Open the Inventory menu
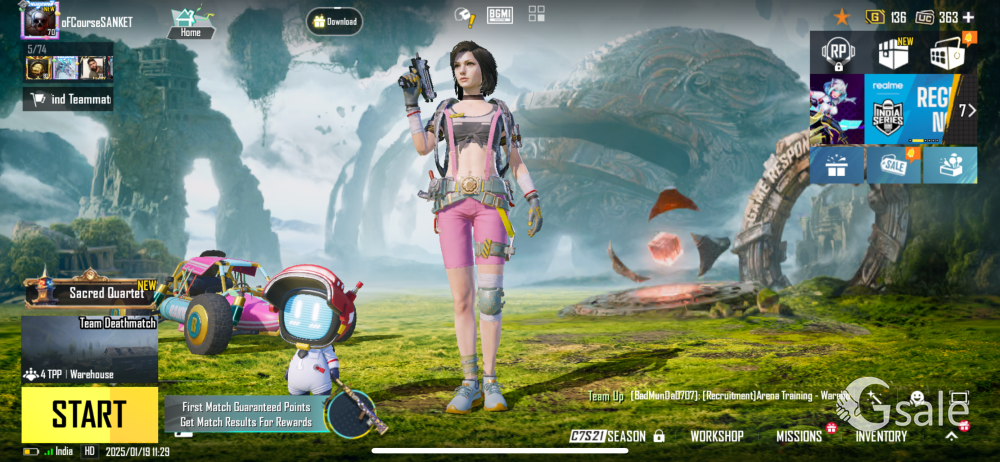This screenshot has width=1000, height=462. 881,436
